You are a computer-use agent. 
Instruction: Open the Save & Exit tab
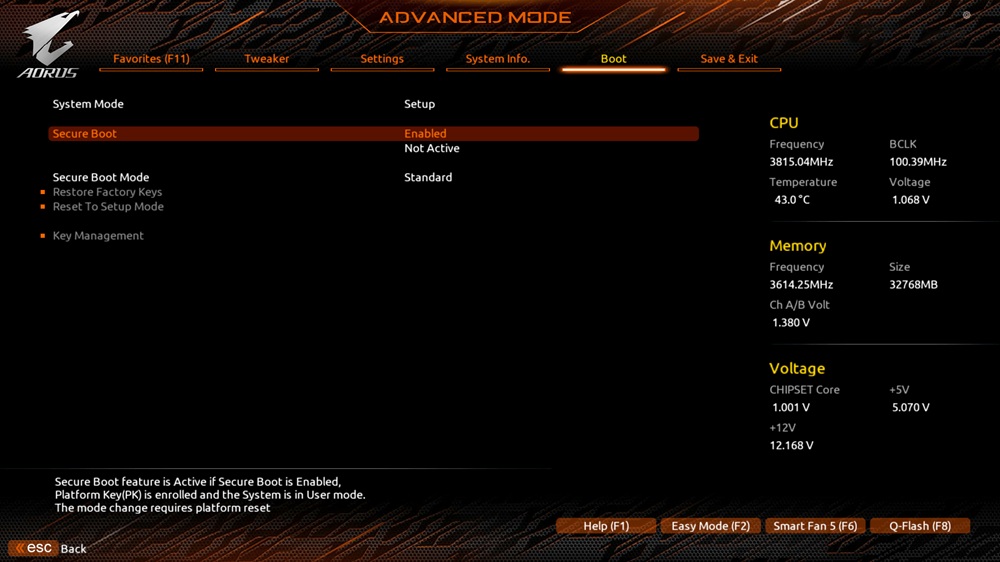[729, 59]
